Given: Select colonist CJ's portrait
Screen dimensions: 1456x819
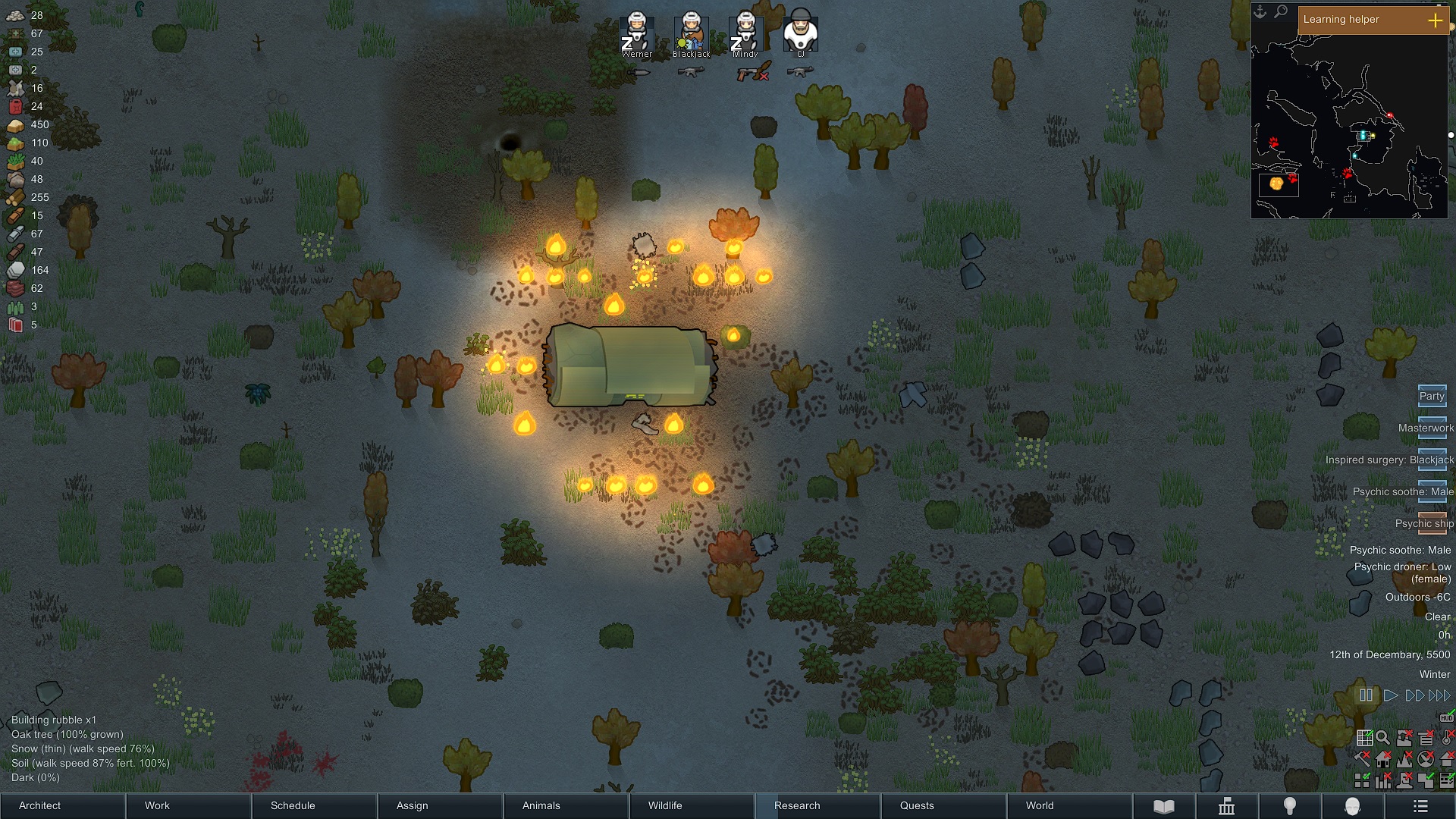Looking at the screenshot, I should click(800, 33).
